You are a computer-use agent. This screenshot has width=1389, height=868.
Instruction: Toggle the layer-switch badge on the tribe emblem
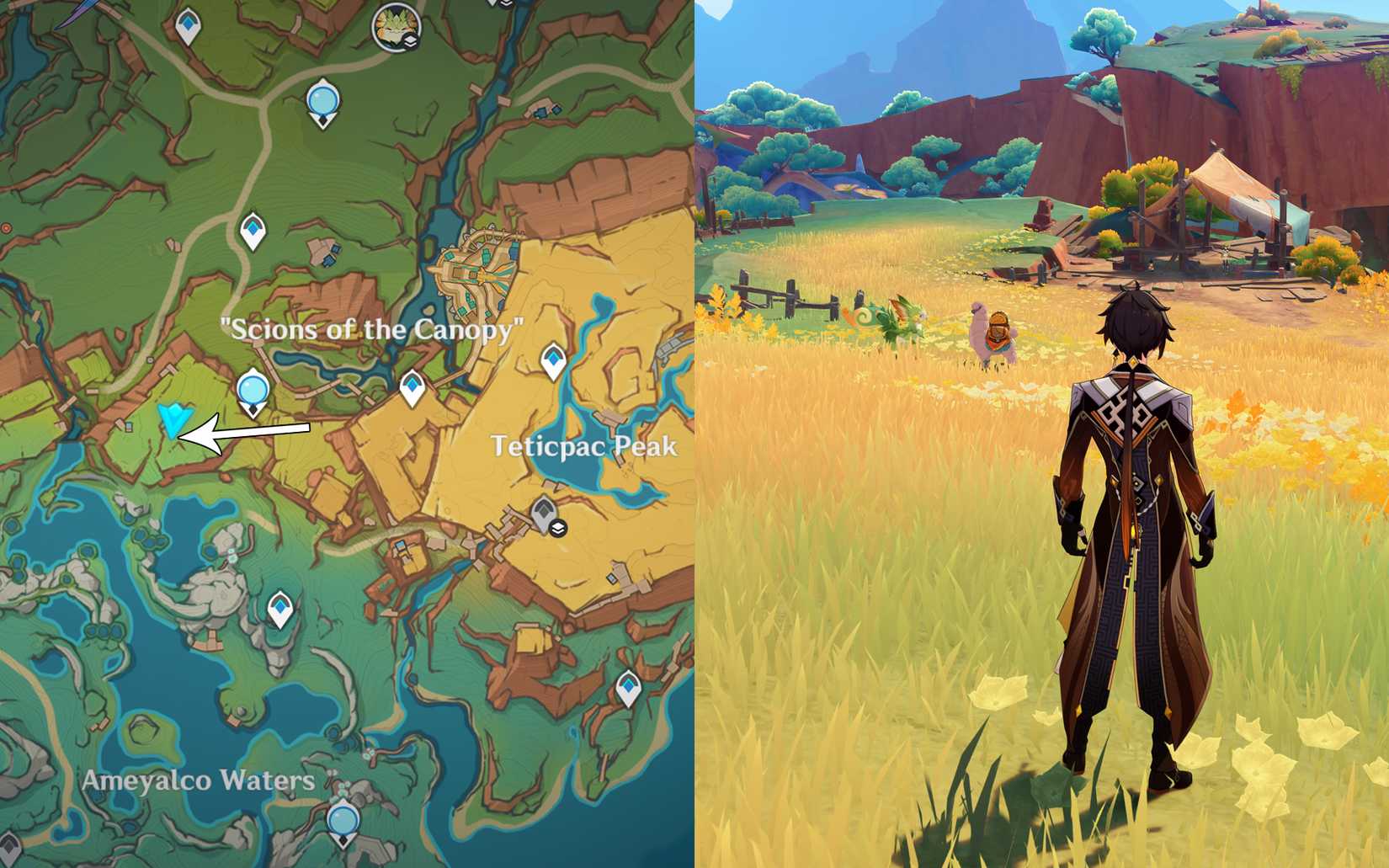[412, 41]
